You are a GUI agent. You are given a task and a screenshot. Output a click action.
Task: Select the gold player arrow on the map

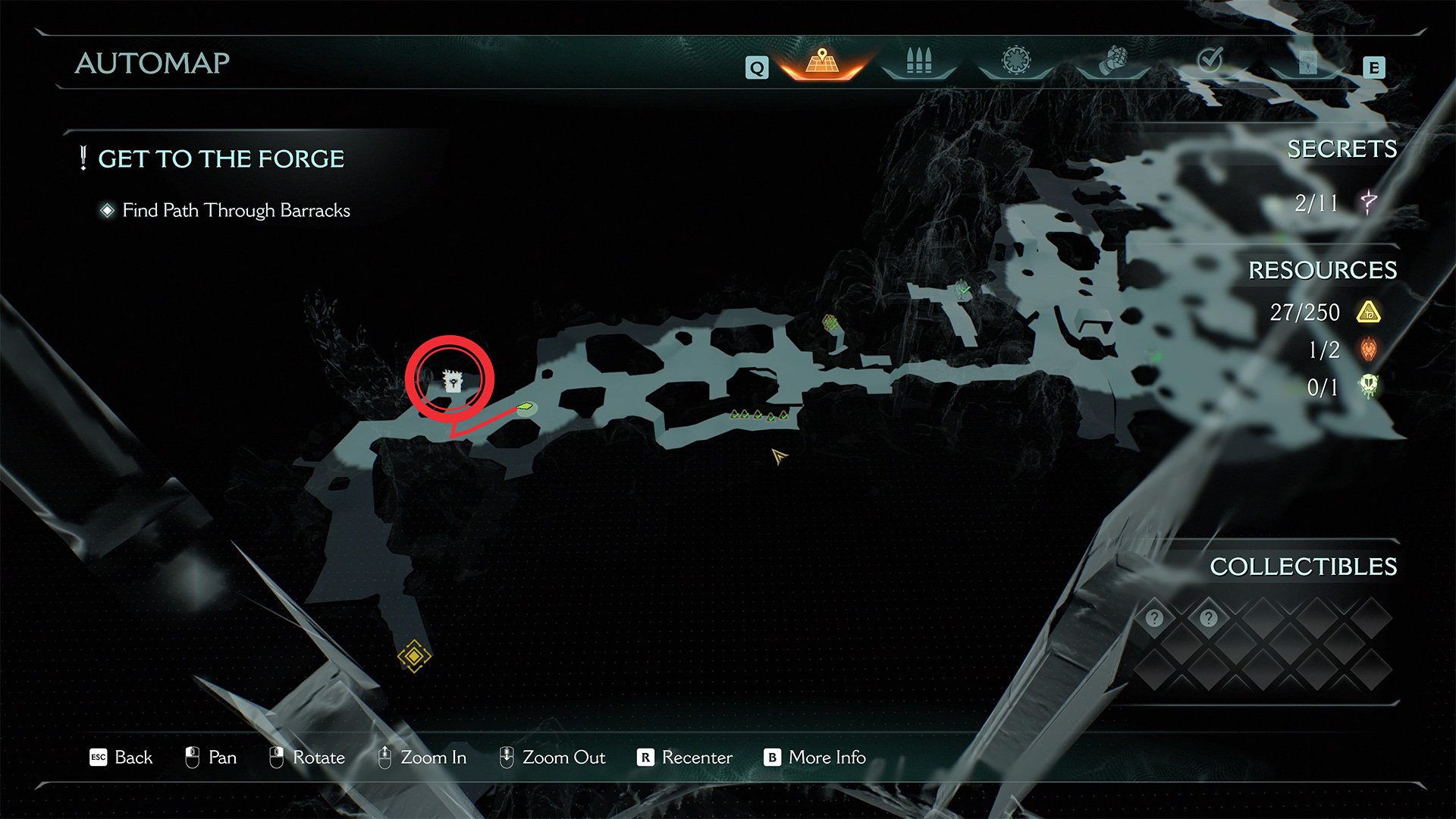coord(779,456)
